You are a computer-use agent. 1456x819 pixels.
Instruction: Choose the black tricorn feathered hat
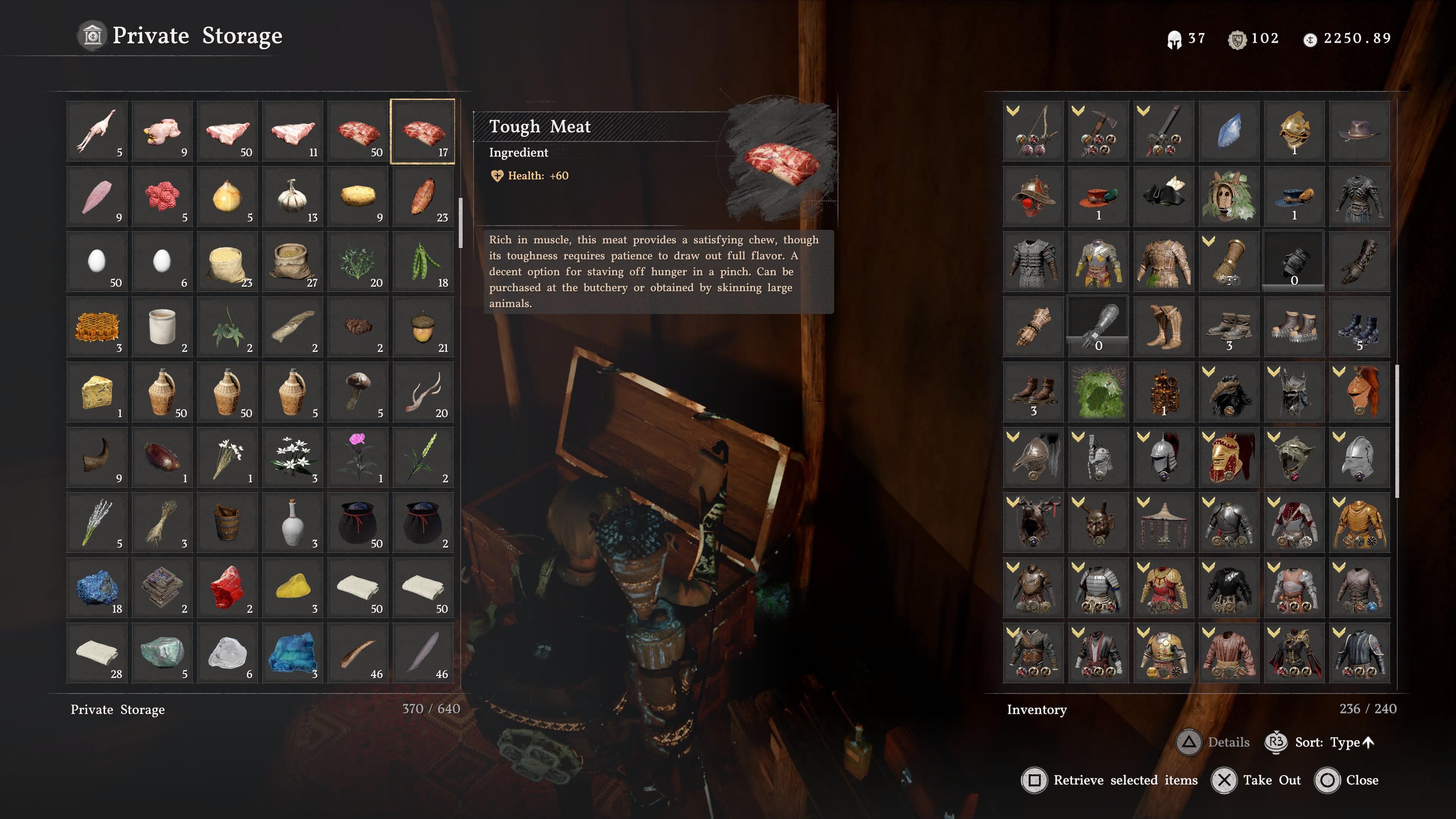pos(1164,197)
